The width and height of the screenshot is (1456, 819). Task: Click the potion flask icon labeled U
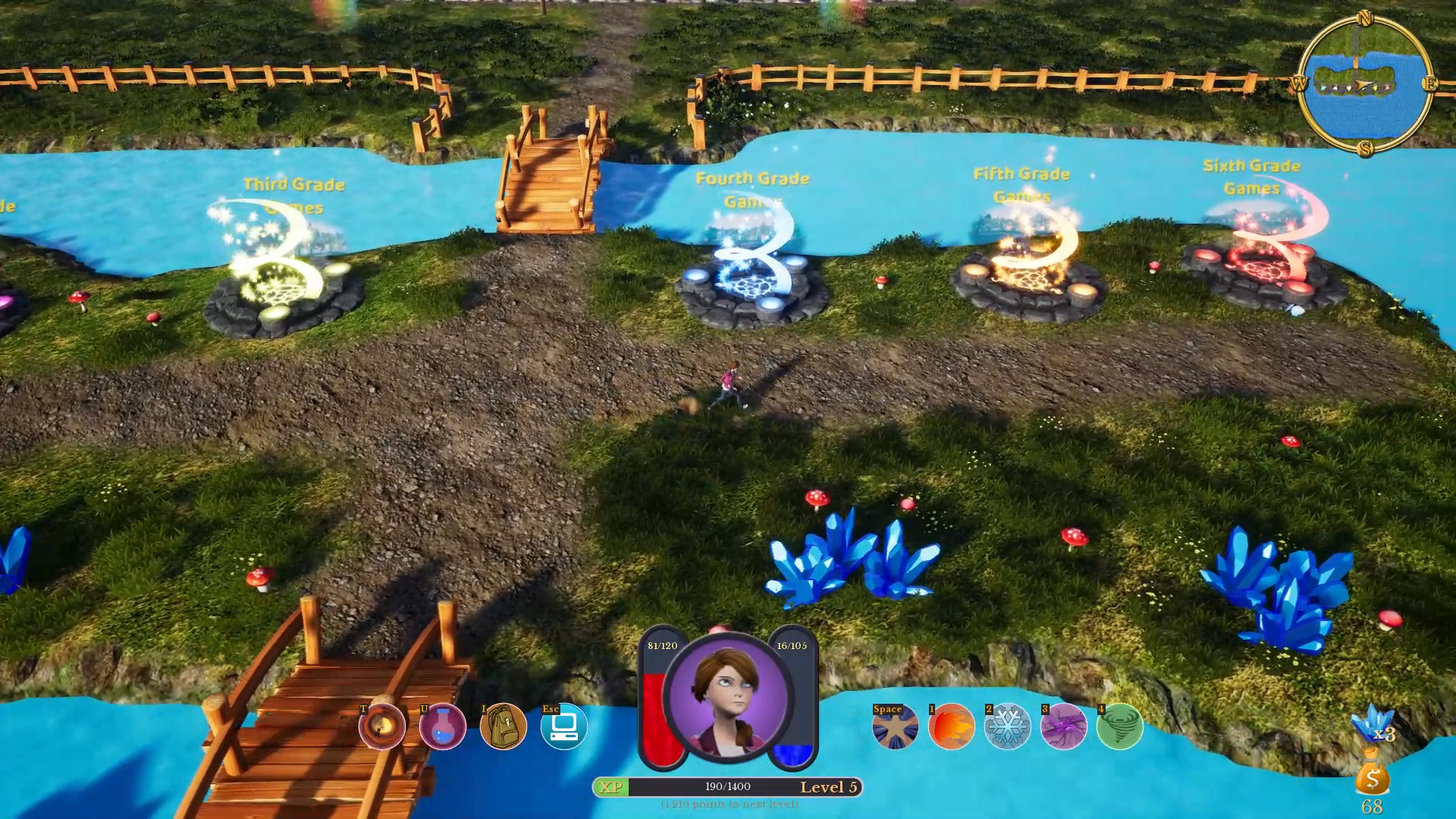pyautogui.click(x=442, y=726)
